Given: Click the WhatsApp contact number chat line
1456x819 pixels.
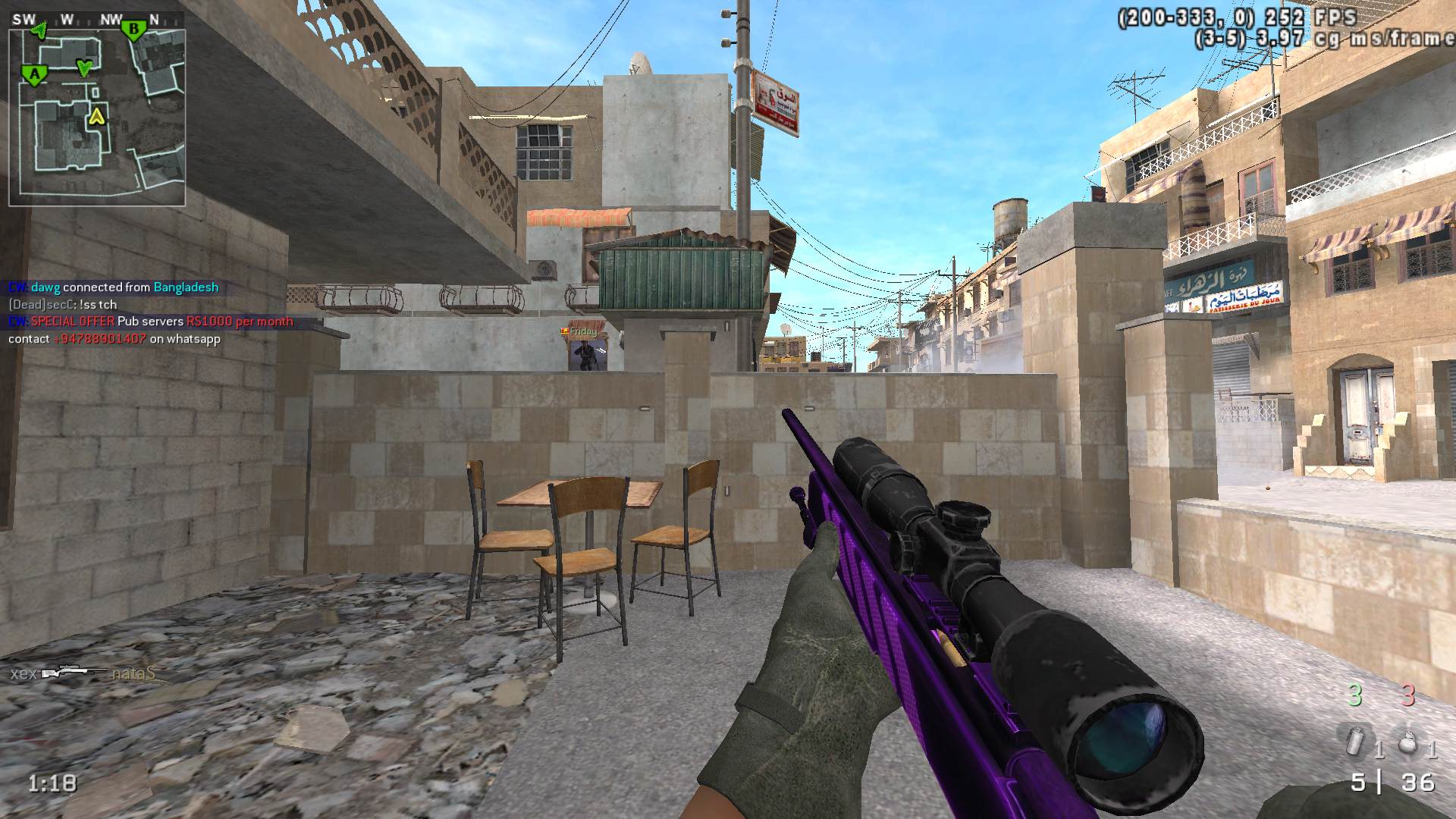Looking at the screenshot, I should pos(115,339).
